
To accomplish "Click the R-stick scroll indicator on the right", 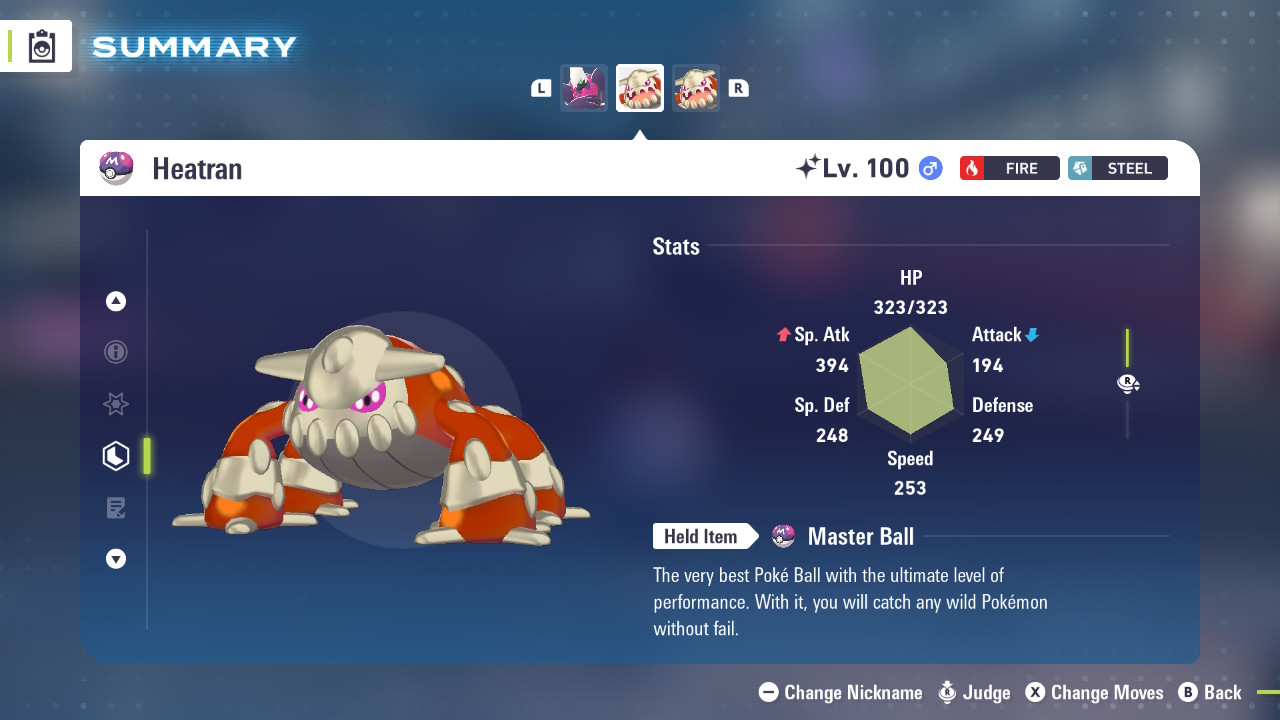I will pyautogui.click(x=1128, y=383).
